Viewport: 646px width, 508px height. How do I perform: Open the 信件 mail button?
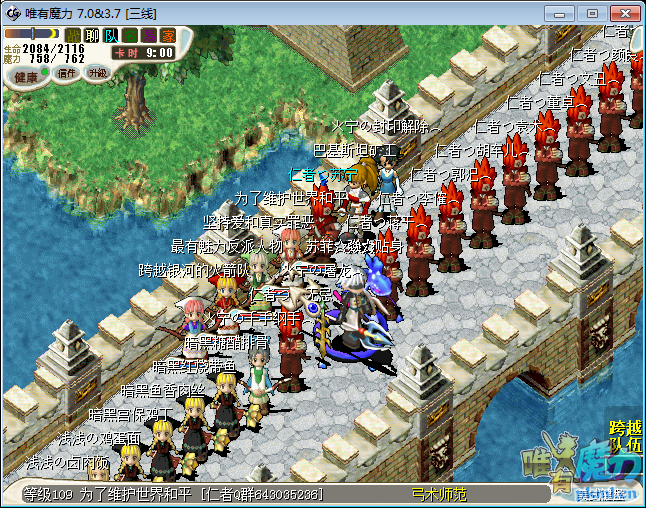tap(68, 73)
